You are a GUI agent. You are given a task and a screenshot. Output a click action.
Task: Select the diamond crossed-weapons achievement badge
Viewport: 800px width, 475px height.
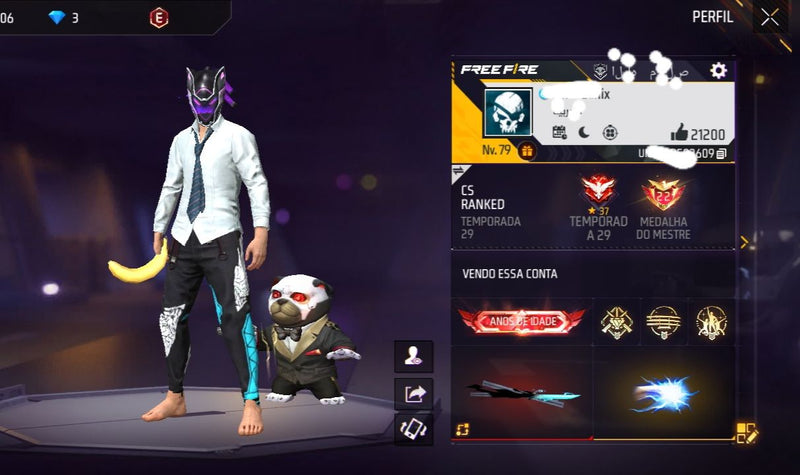click(616, 321)
